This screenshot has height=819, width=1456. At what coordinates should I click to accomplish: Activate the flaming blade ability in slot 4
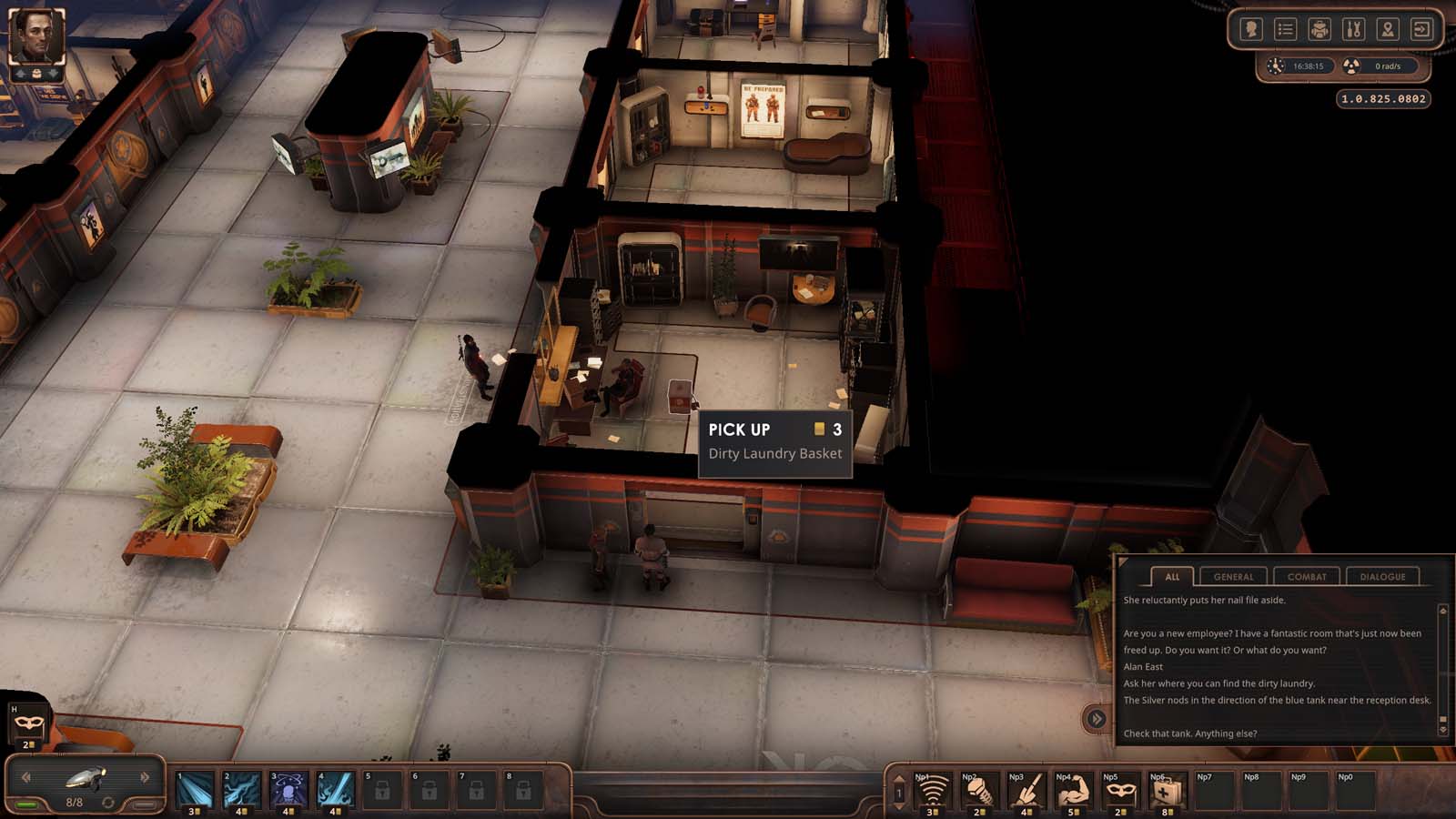336,790
